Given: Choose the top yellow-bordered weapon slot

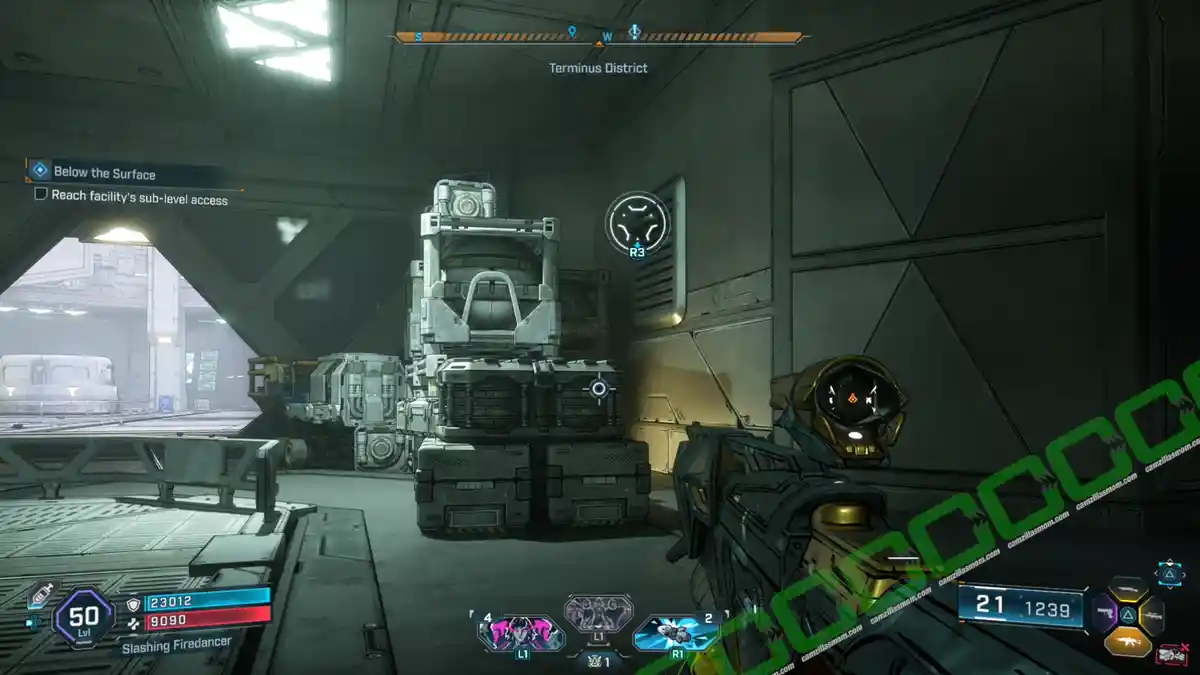Looking at the screenshot, I should click(1128, 590).
